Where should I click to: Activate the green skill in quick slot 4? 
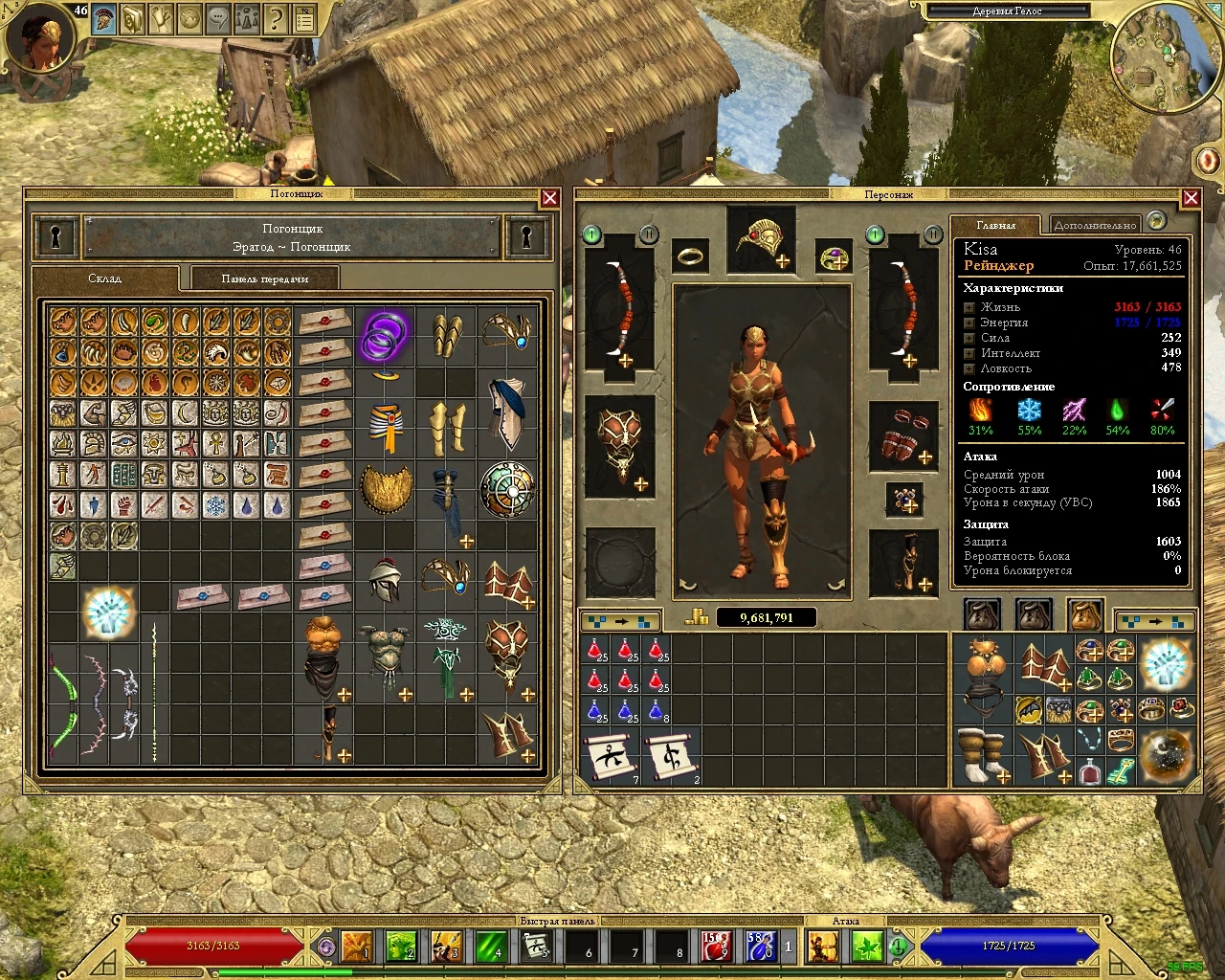494,947
